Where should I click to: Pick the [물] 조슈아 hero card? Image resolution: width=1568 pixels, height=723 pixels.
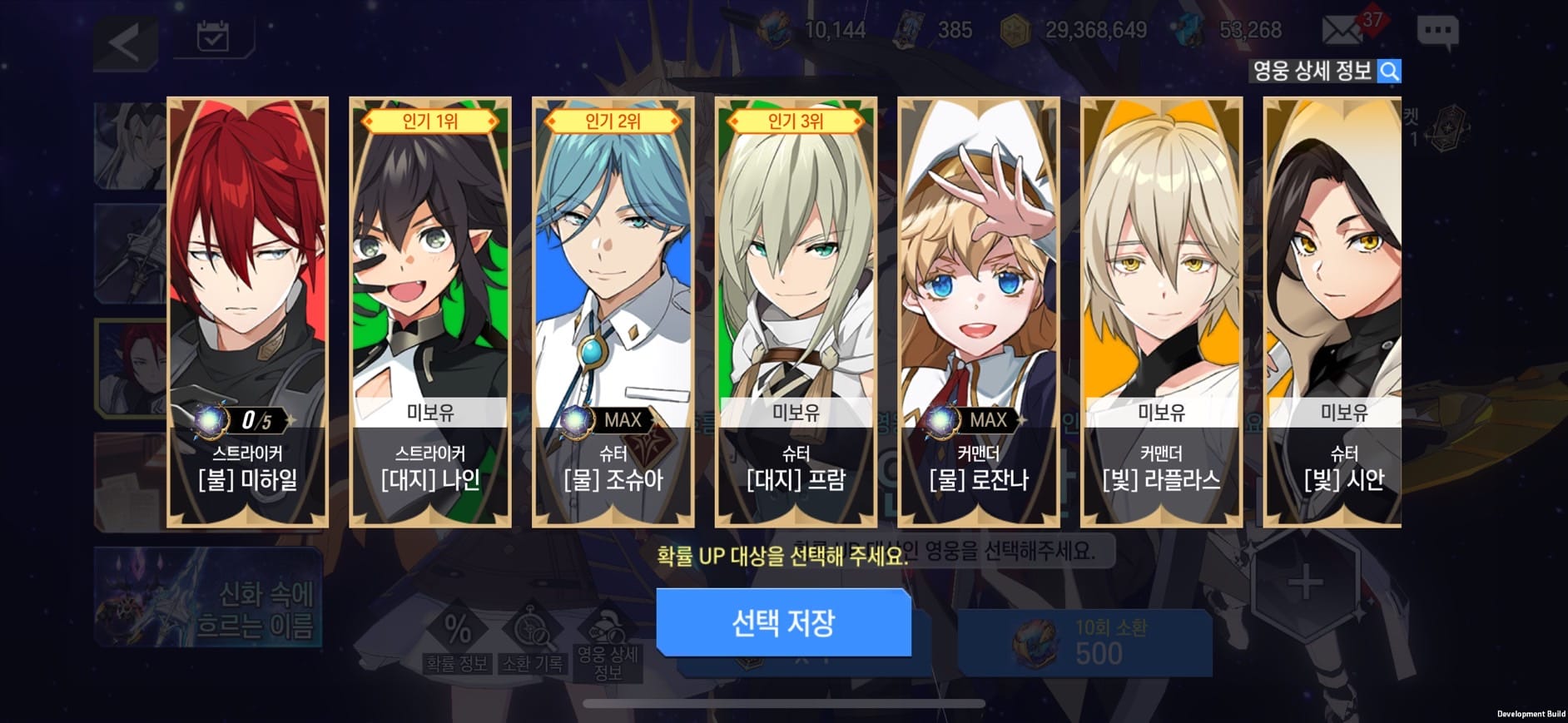click(x=613, y=312)
